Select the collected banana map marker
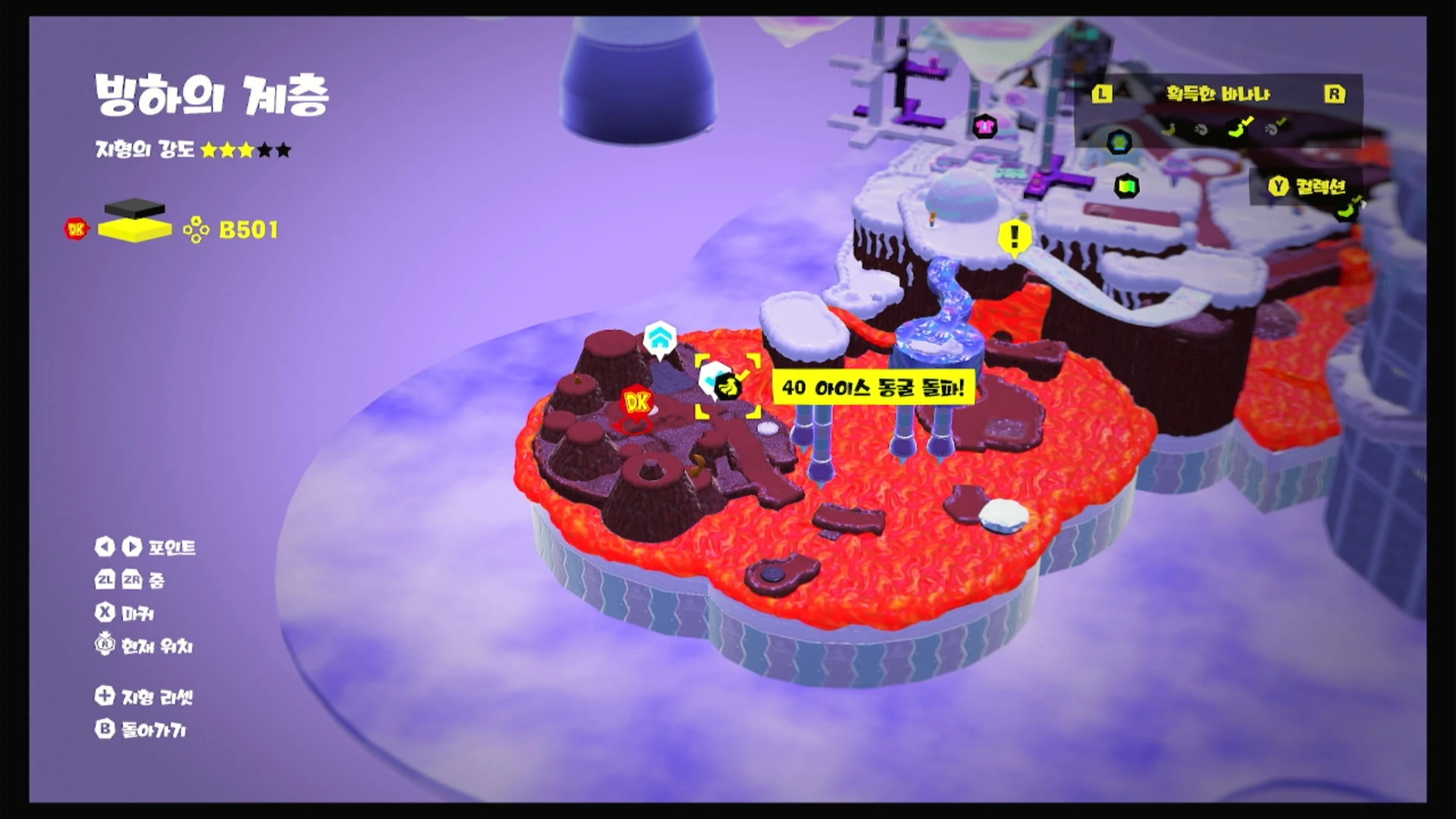This screenshot has width=1456, height=819. (x=727, y=388)
